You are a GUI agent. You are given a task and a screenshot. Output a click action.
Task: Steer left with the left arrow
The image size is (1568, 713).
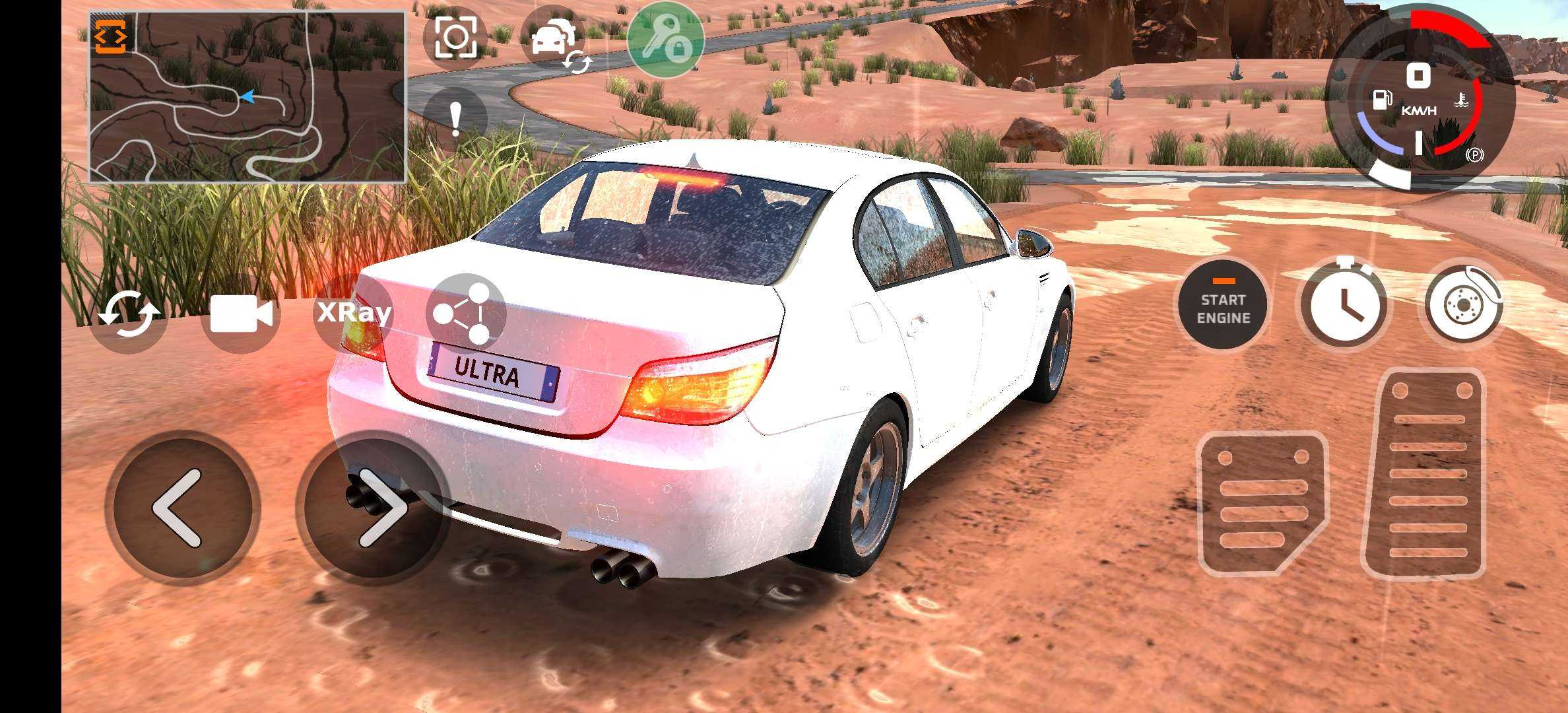pyautogui.click(x=181, y=508)
